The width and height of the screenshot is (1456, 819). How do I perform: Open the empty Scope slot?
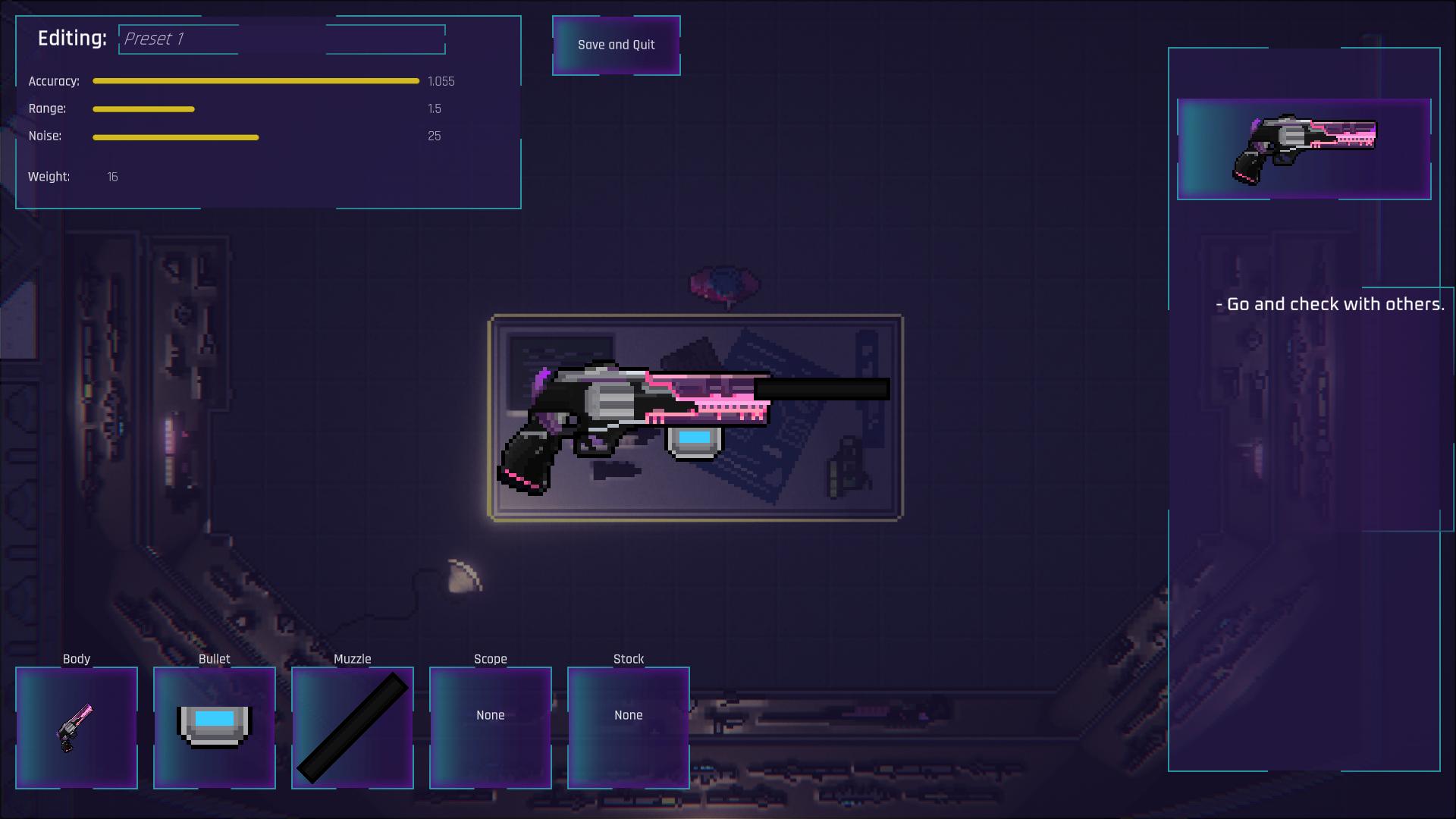click(491, 728)
